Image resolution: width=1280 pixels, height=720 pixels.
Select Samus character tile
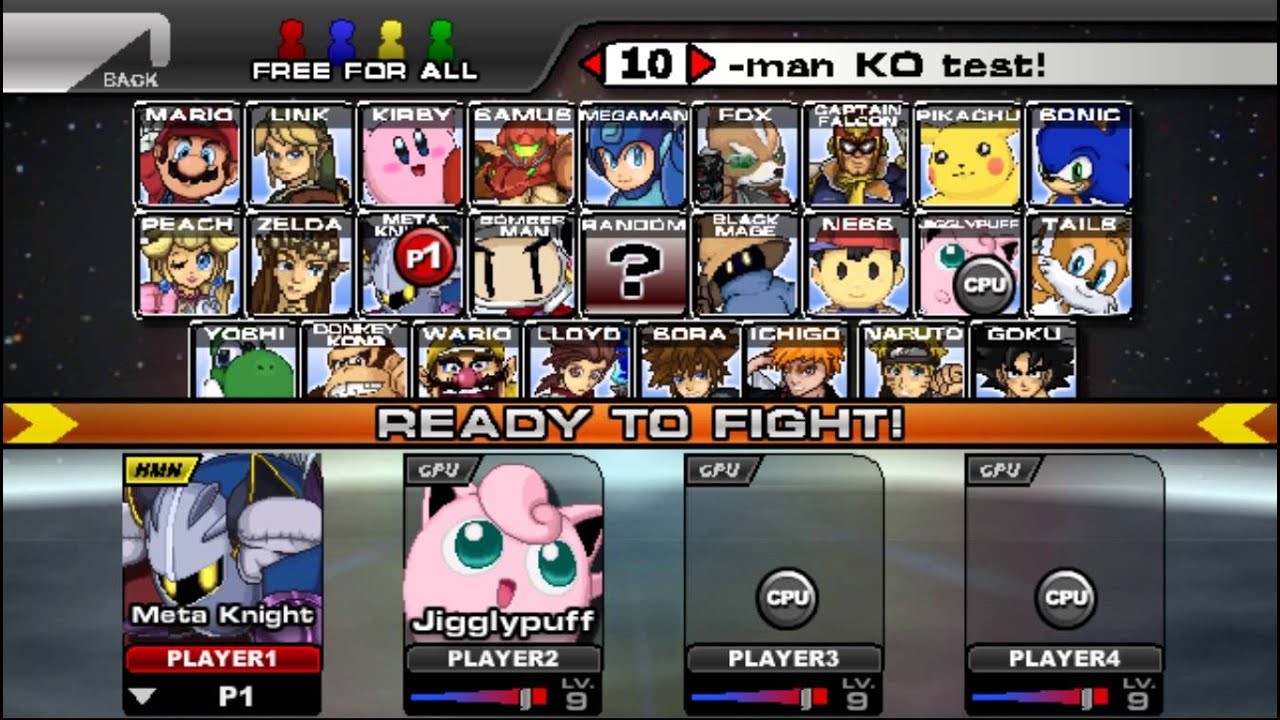522,155
